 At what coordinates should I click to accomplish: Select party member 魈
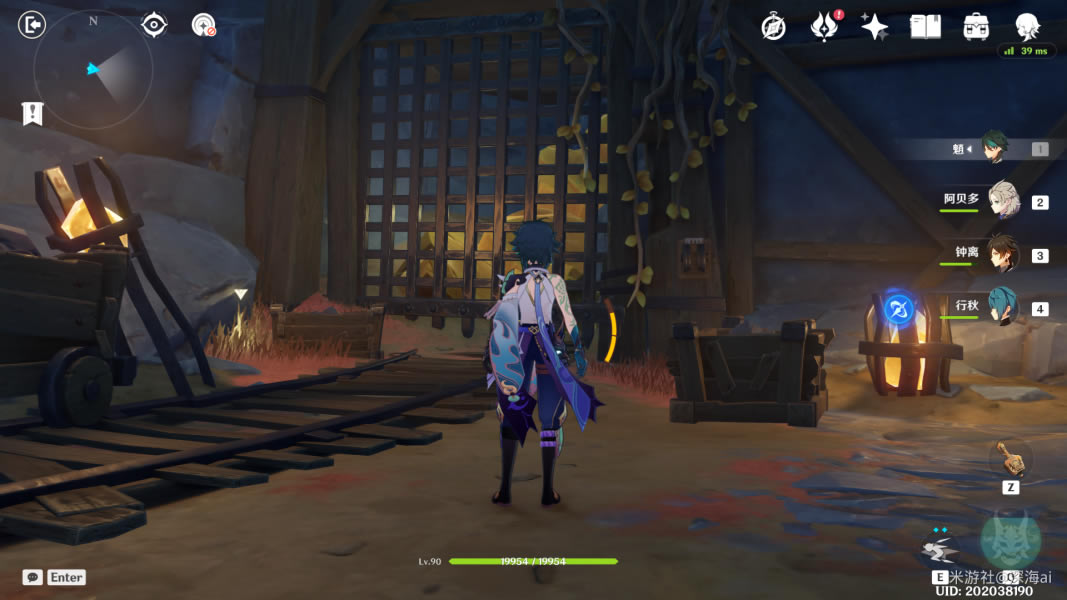pyautogui.click(x=992, y=148)
